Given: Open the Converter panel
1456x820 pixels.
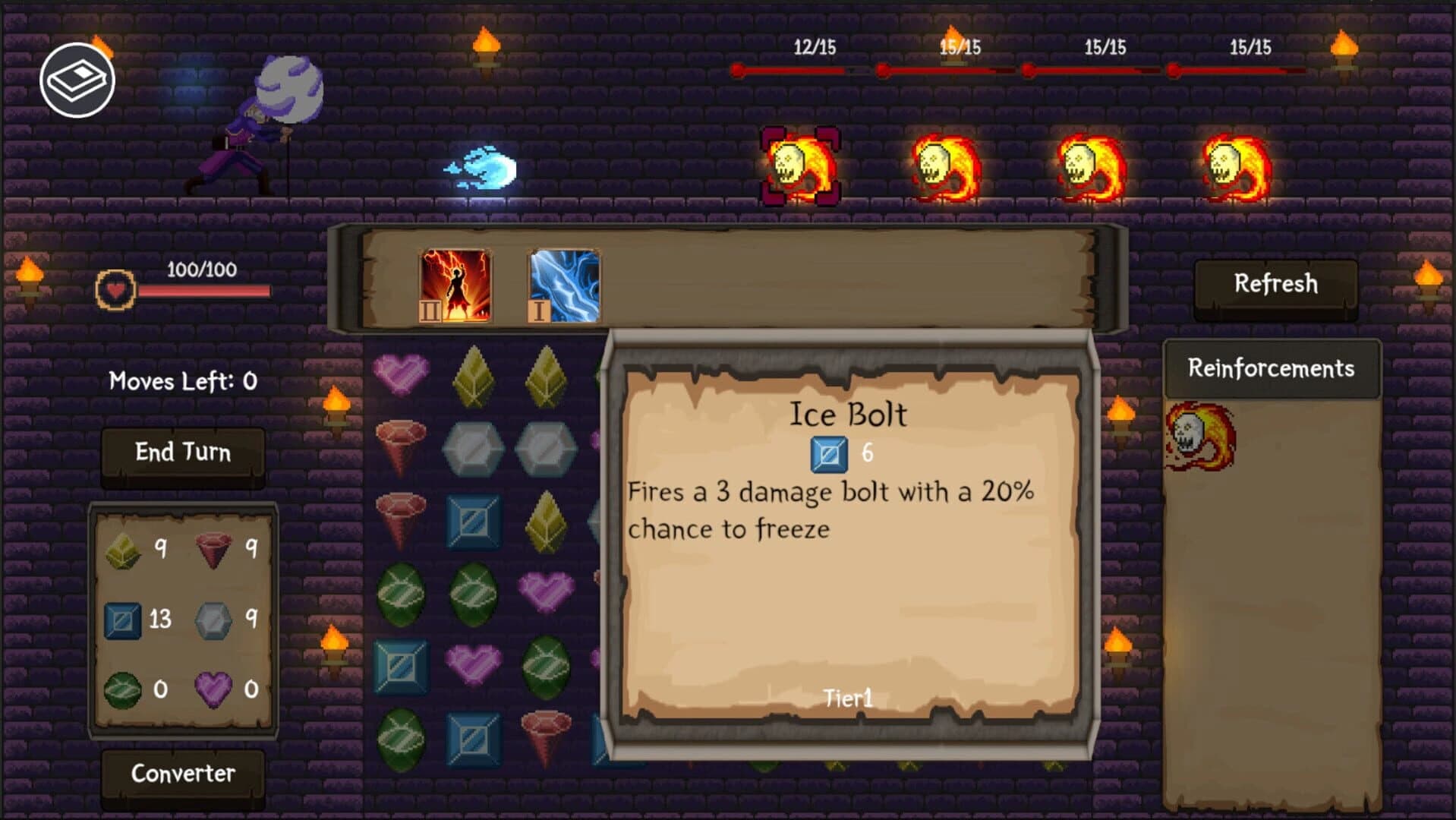Looking at the screenshot, I should tap(183, 774).
